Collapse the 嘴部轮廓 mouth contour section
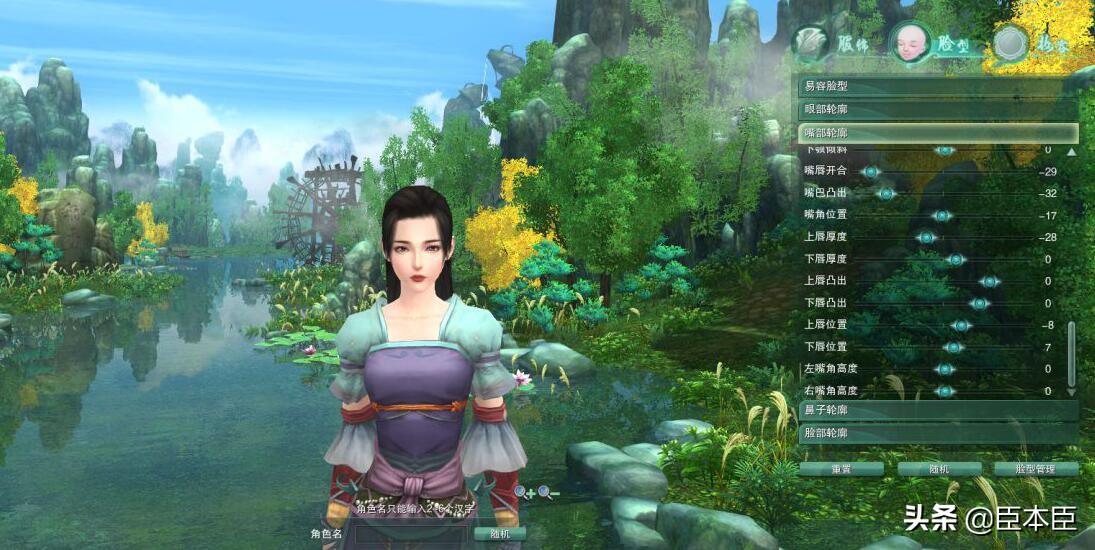Image resolution: width=1095 pixels, height=550 pixels. pos(938,132)
